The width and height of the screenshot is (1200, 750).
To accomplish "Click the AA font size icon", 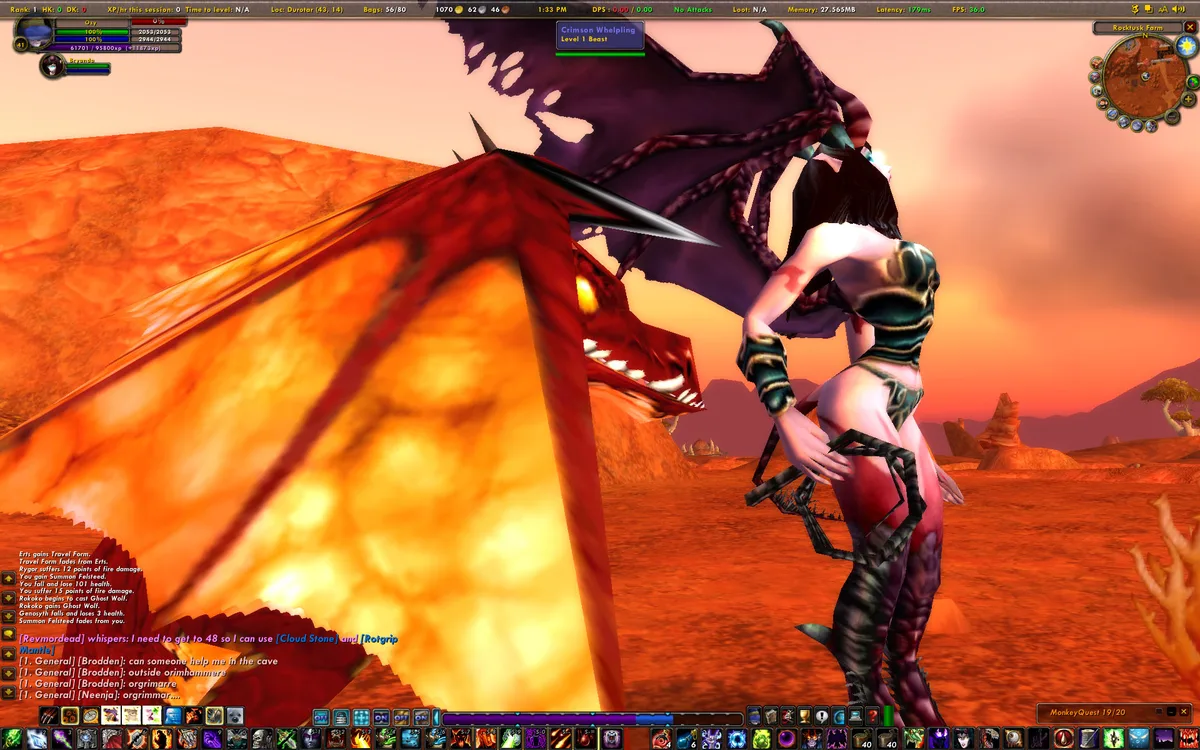I will 1163,9.
